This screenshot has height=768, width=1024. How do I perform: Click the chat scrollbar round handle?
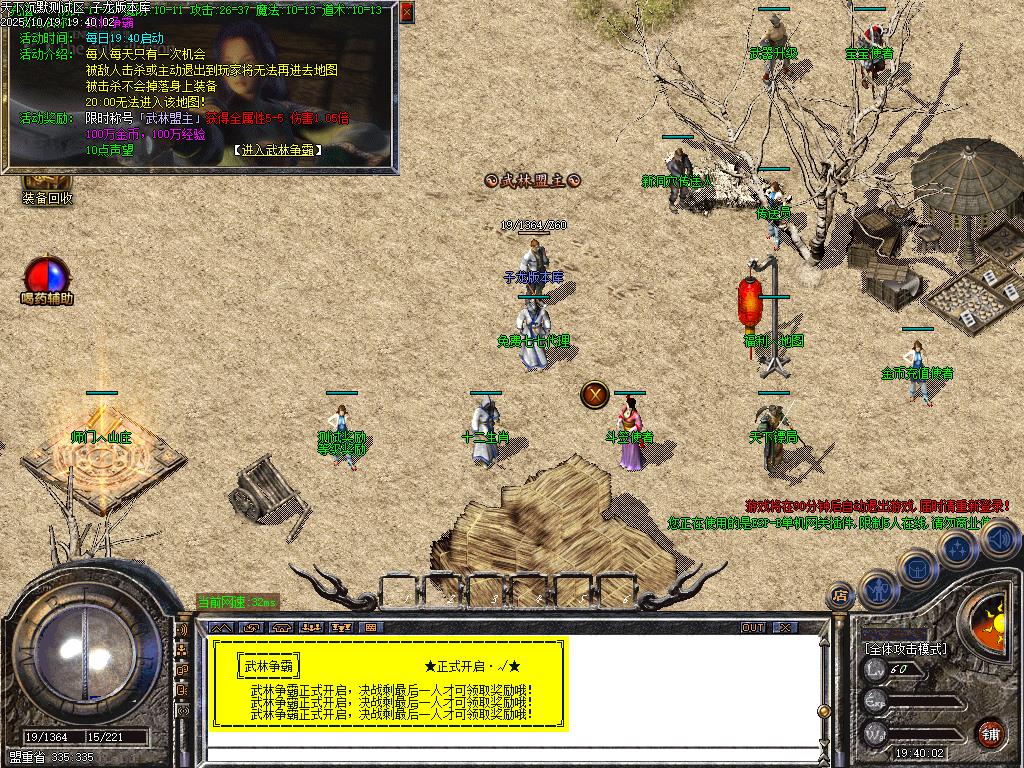click(x=825, y=710)
